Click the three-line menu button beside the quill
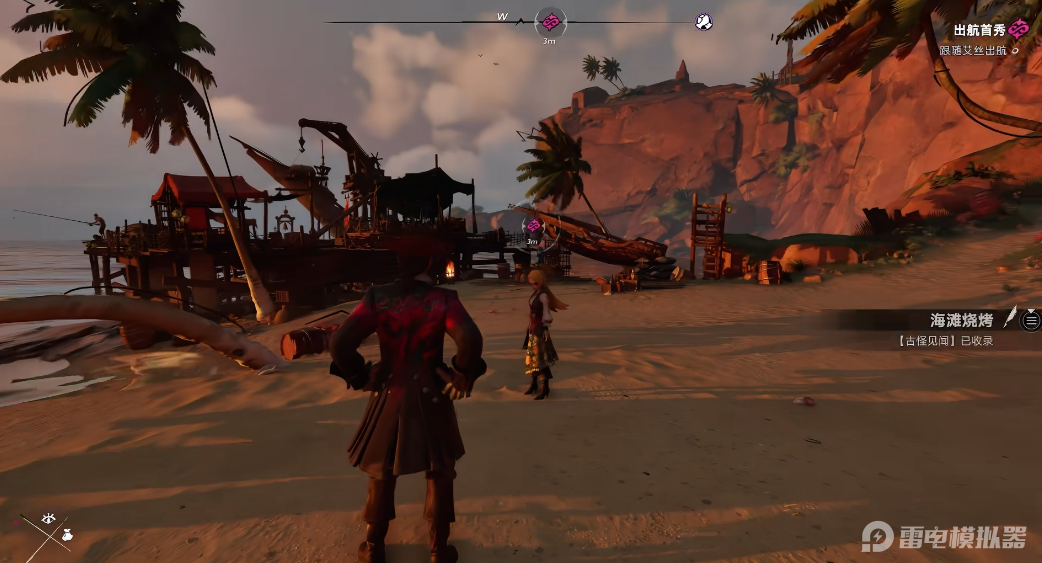Image resolution: width=1042 pixels, height=563 pixels. pyautogui.click(x=1031, y=320)
